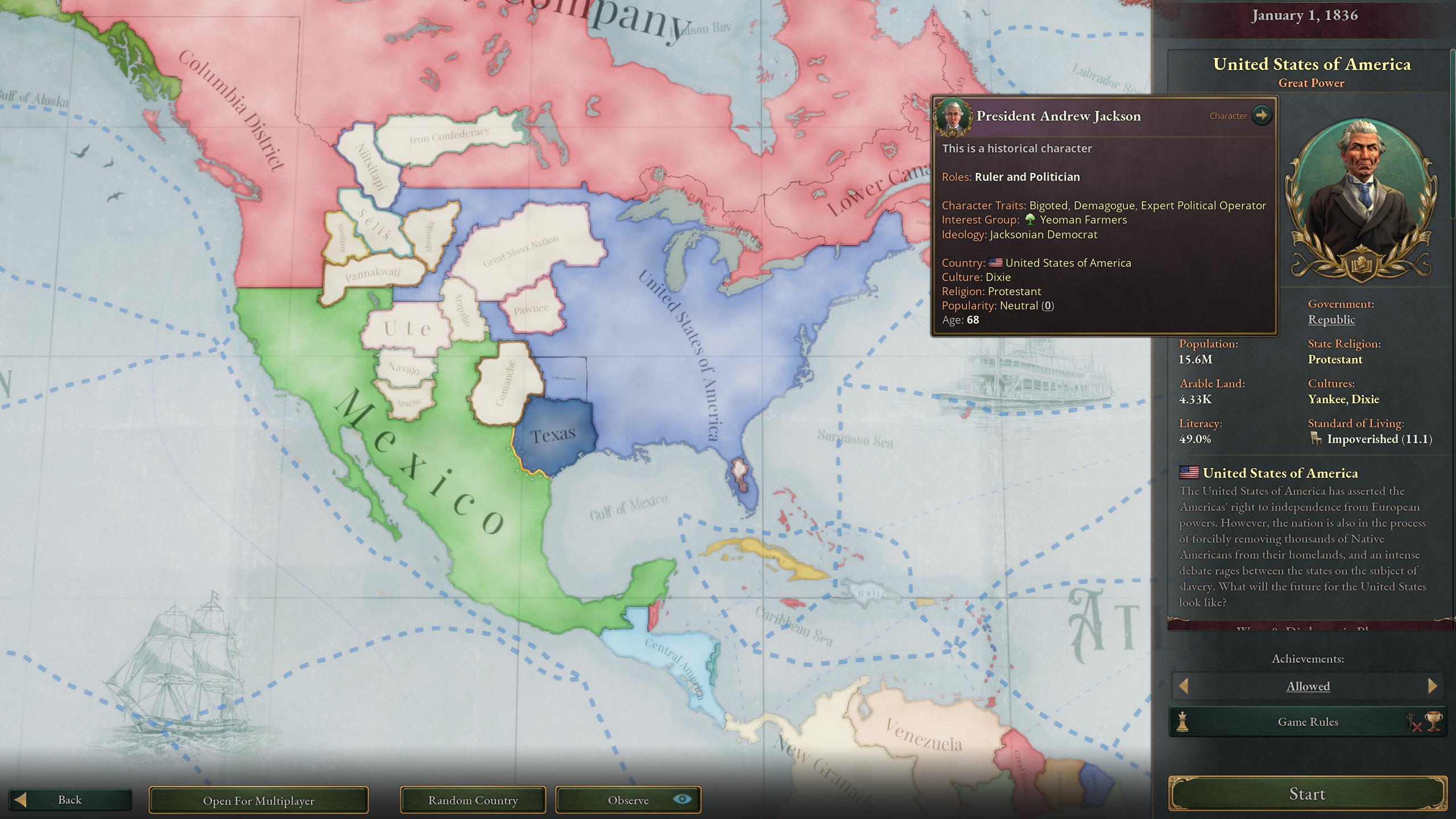Open the Republic government details link
Viewport: 1456px width, 819px height.
(x=1331, y=320)
